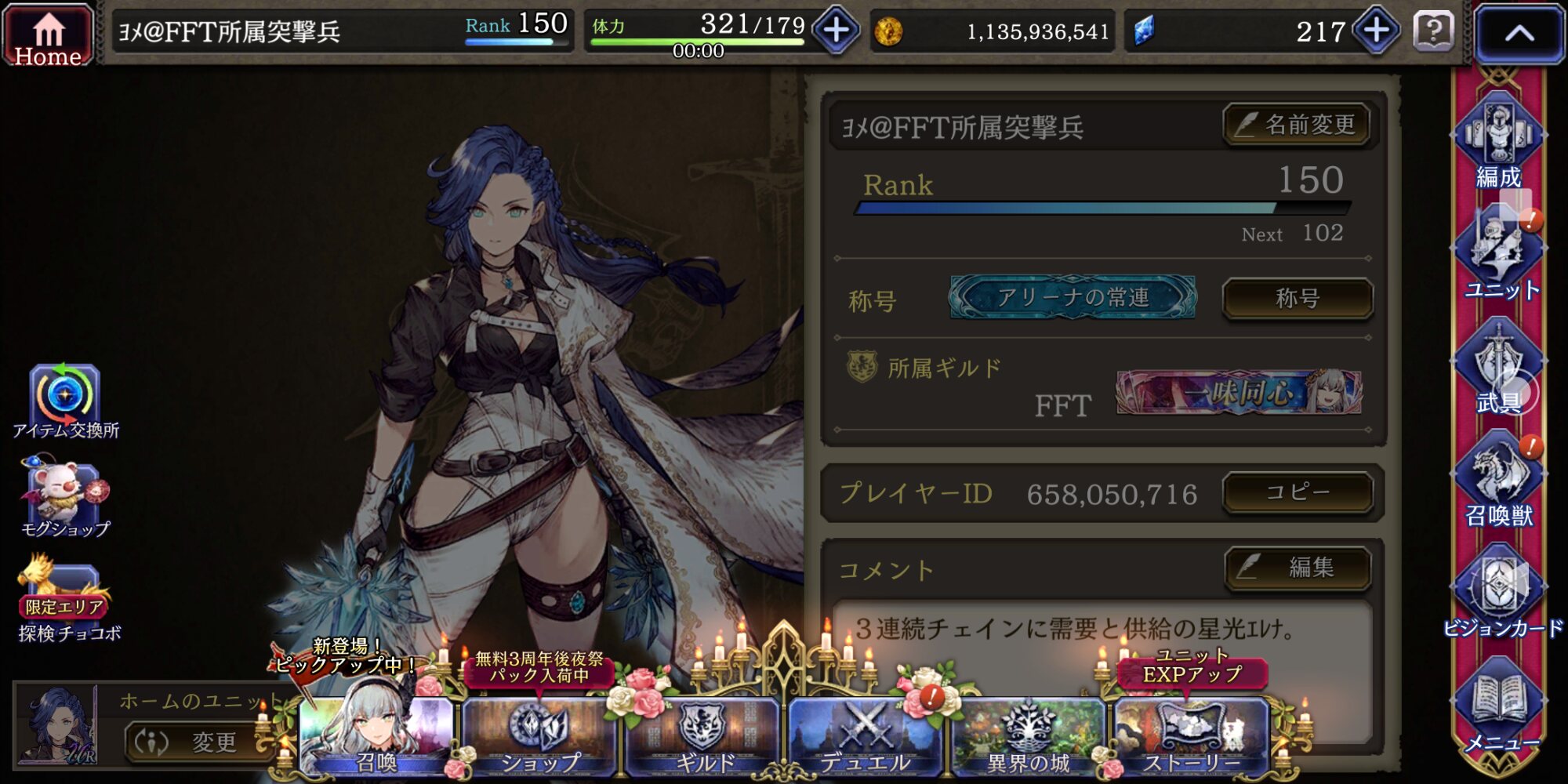1568x784 pixels.
Task: Copy the player ID with コピー
Action: (x=1298, y=492)
